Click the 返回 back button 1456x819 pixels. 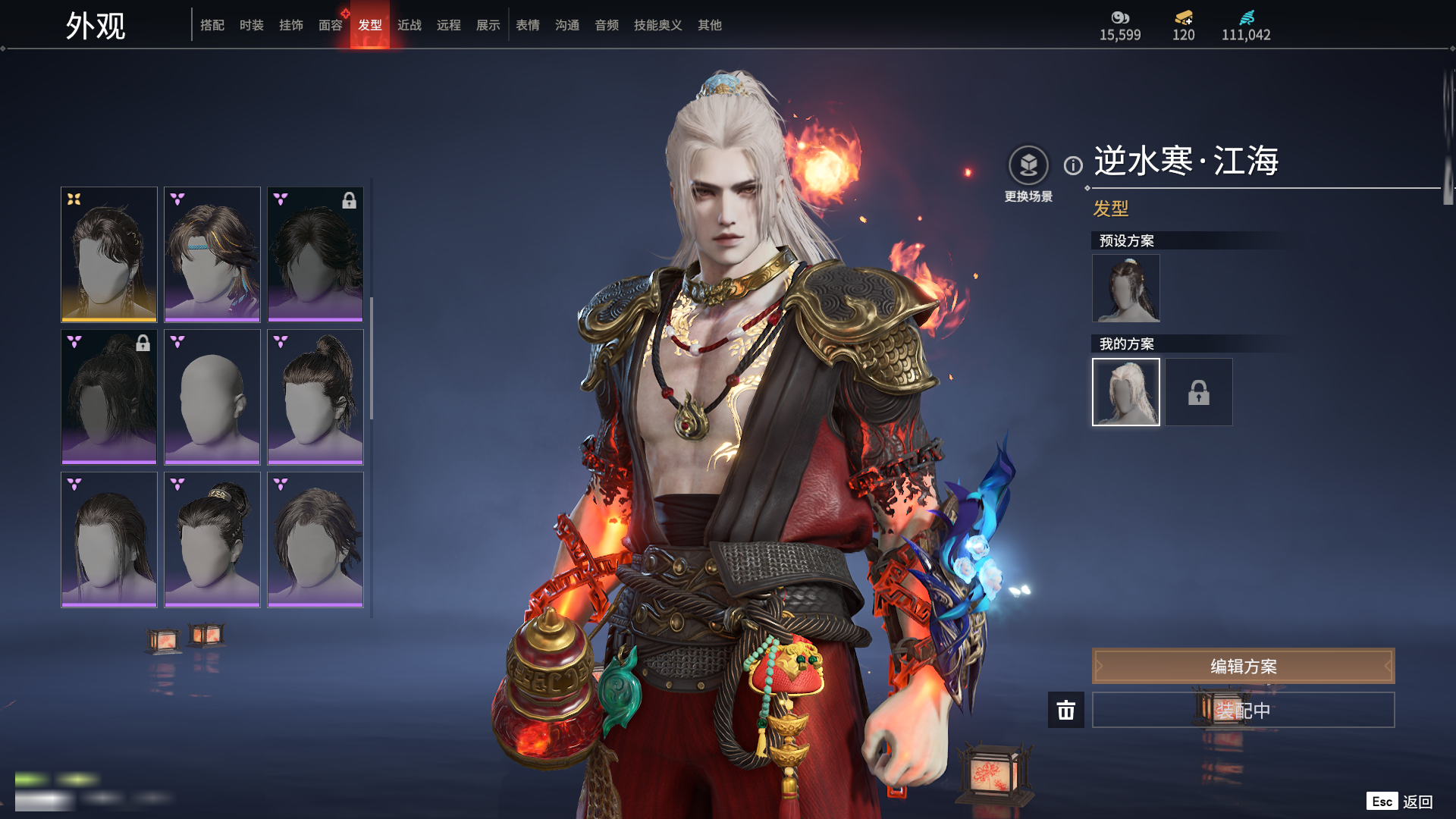[1417, 802]
